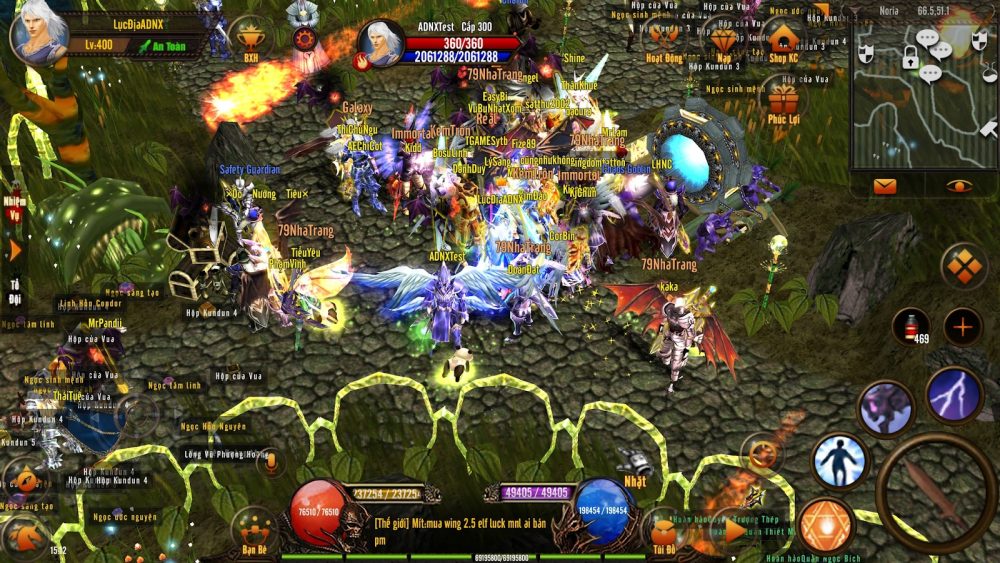This screenshot has height=563, width=1000.
Task: Open the mail envelope icon
Action: tap(885, 185)
